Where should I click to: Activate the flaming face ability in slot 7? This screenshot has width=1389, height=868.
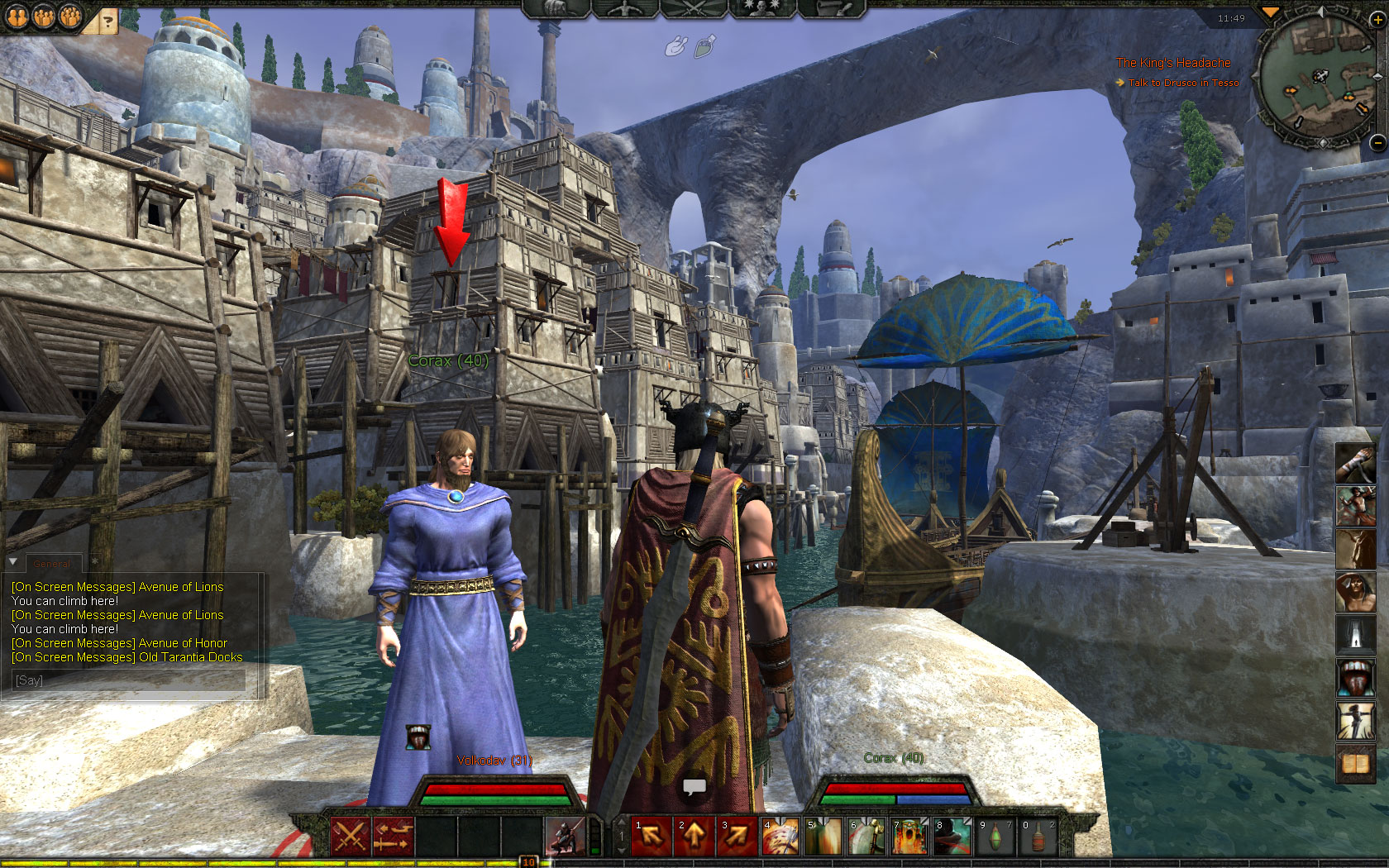click(909, 837)
